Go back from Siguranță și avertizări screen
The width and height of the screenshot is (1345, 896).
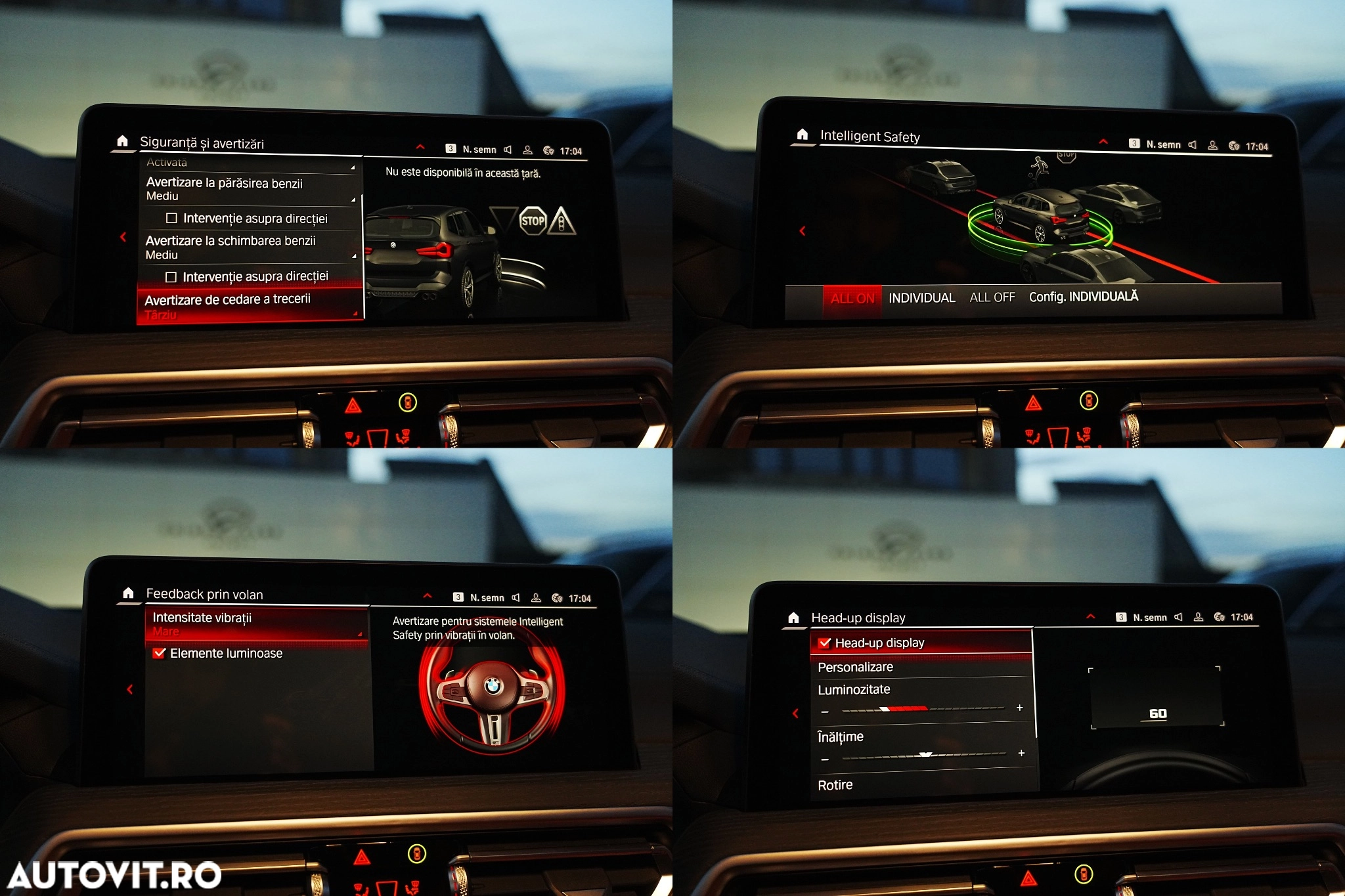click(123, 237)
